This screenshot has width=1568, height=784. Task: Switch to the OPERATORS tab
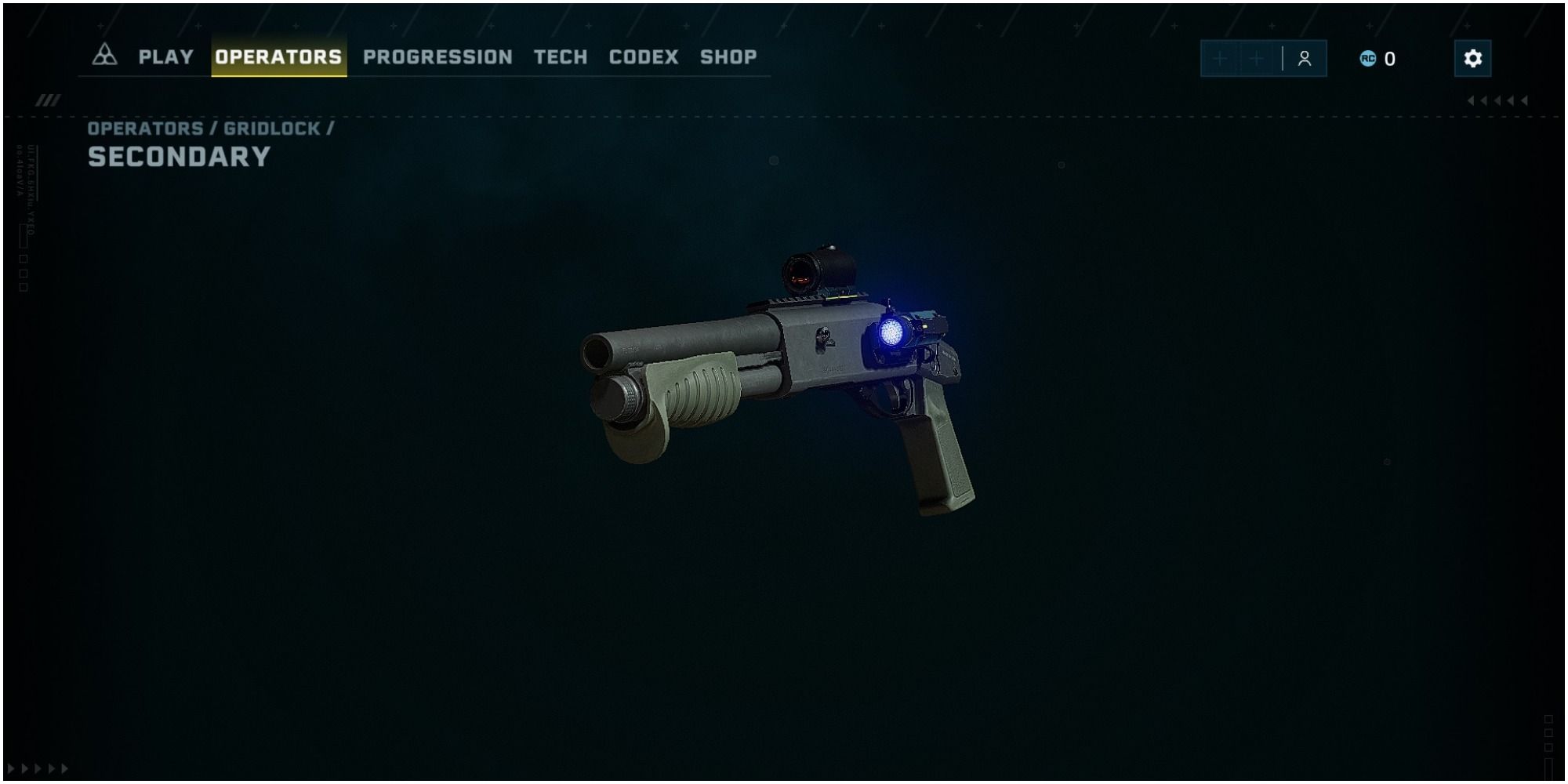(x=280, y=56)
